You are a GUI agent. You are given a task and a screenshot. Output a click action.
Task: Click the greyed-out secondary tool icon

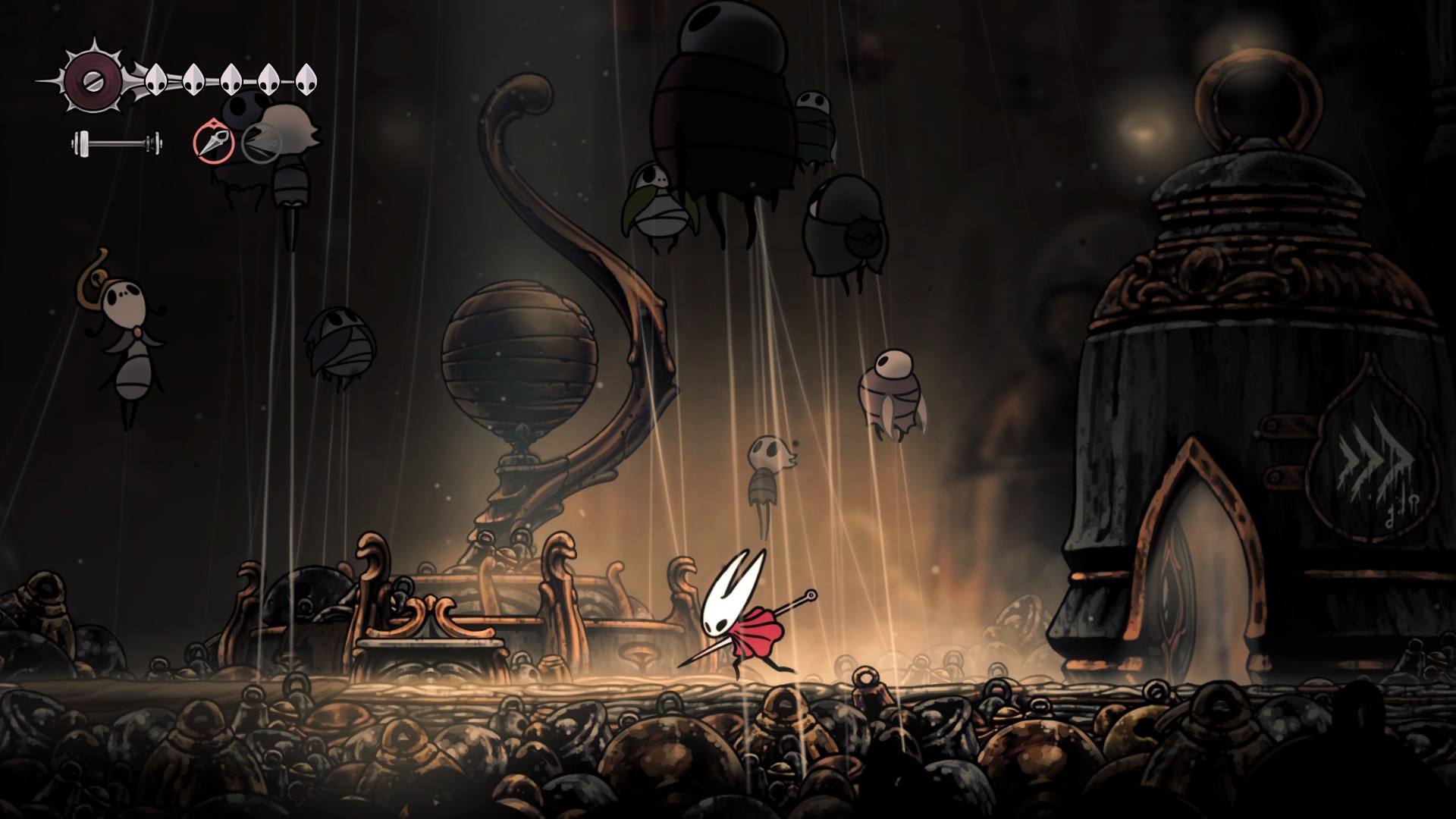point(262,142)
